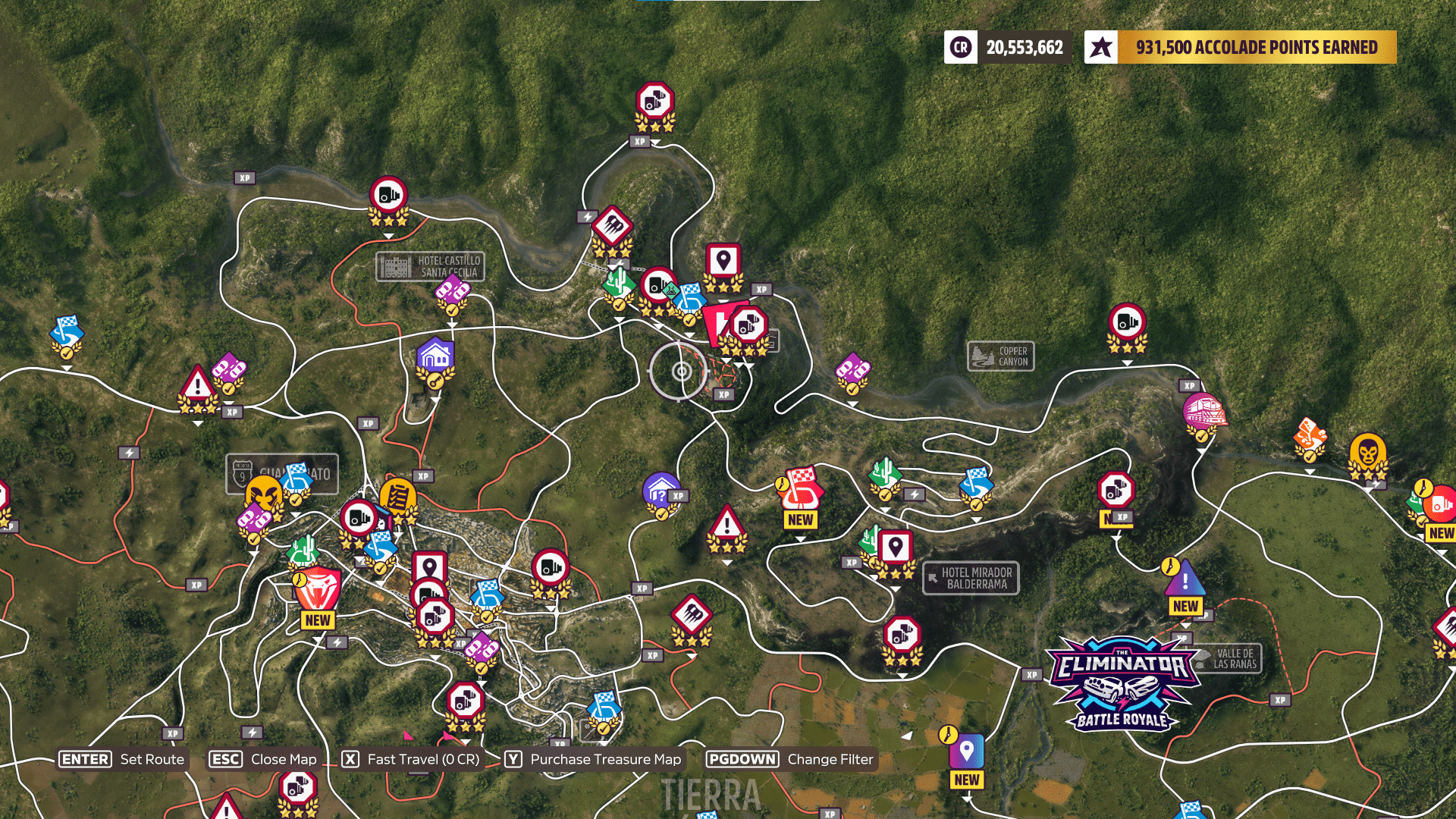This screenshot has width=1456, height=819.
Task: Click the lightning fast travel board icon
Action: [x=588, y=216]
